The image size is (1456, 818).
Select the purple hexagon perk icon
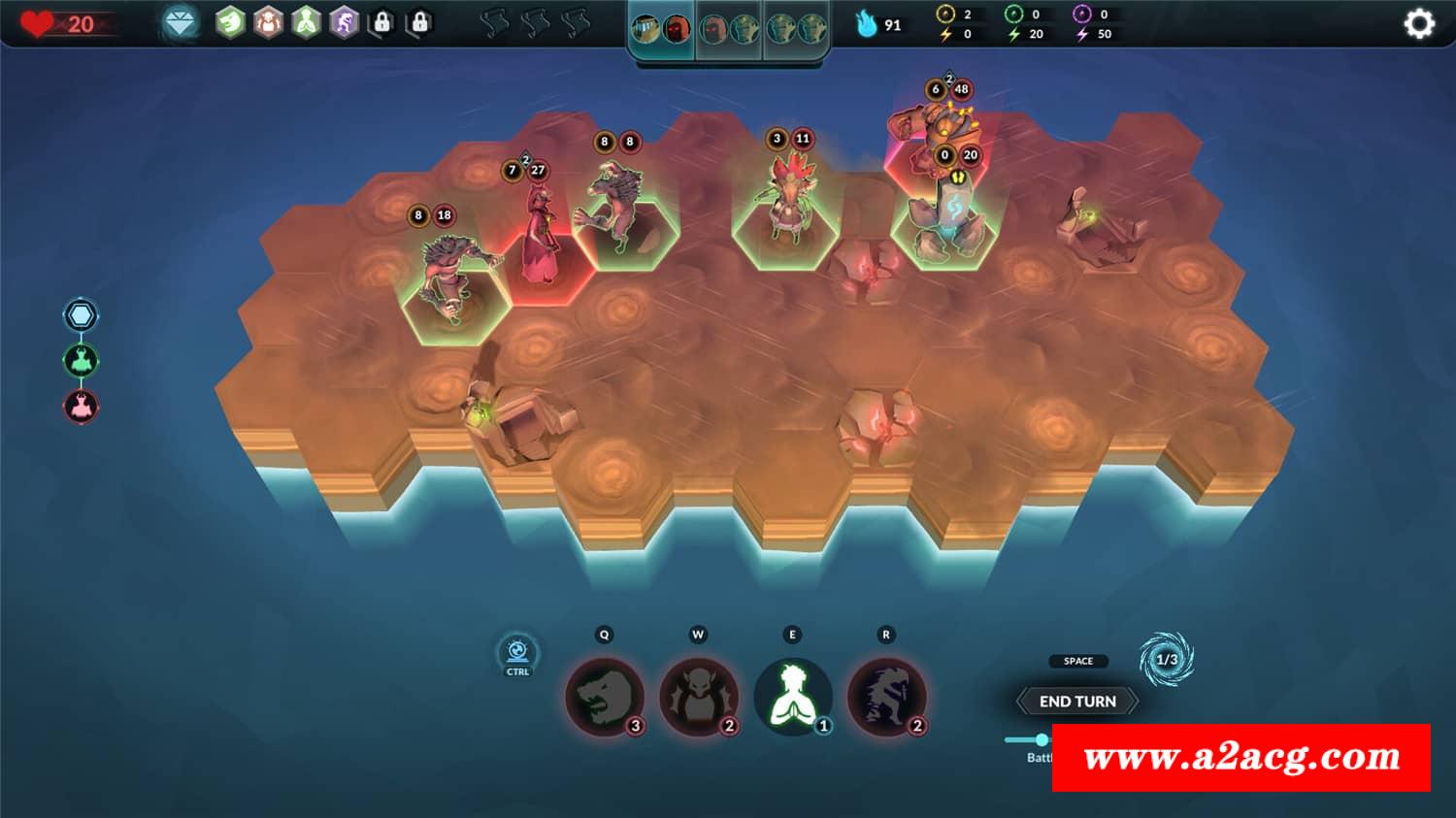click(345, 22)
